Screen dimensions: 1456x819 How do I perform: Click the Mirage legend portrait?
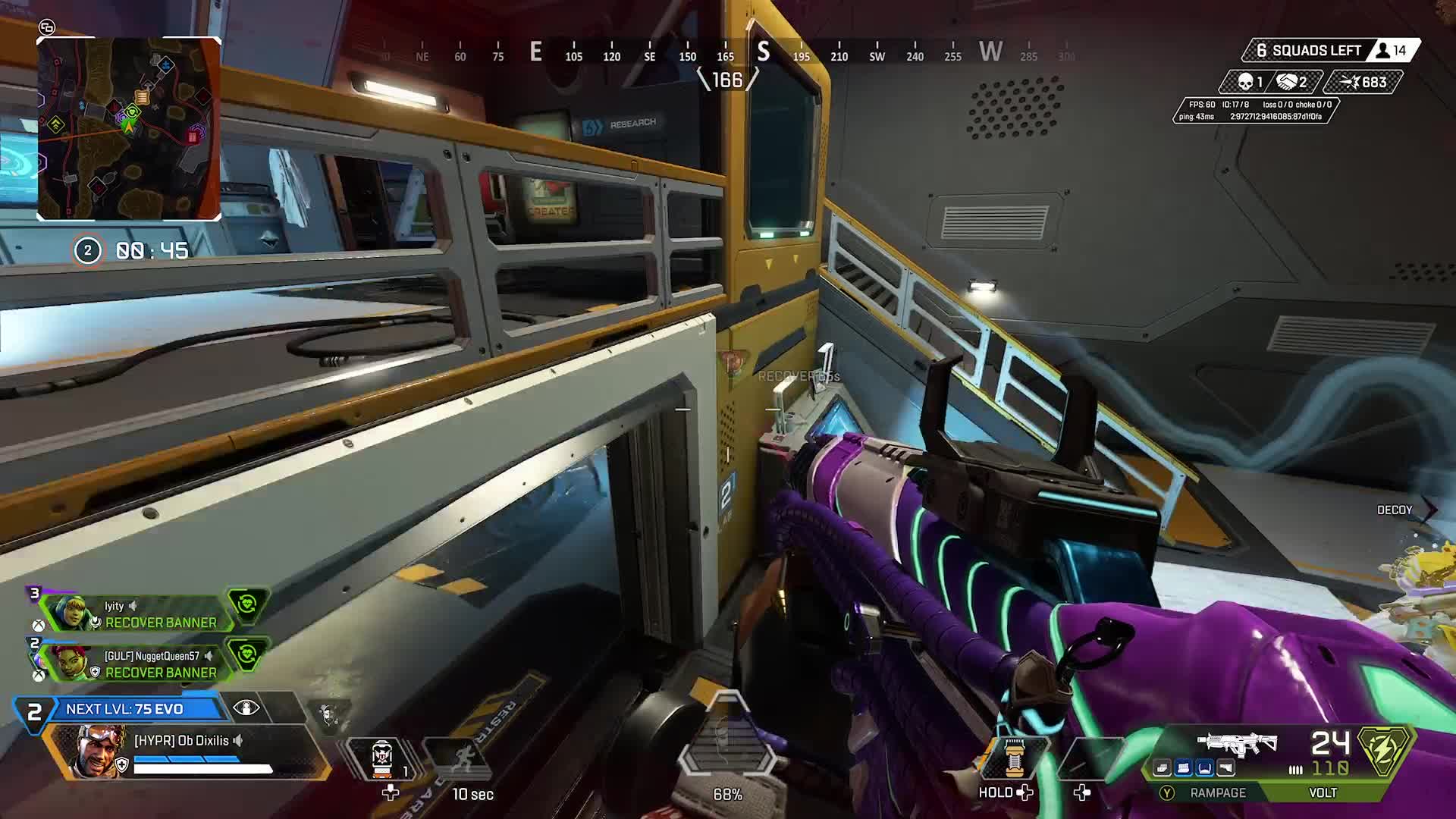(x=100, y=752)
